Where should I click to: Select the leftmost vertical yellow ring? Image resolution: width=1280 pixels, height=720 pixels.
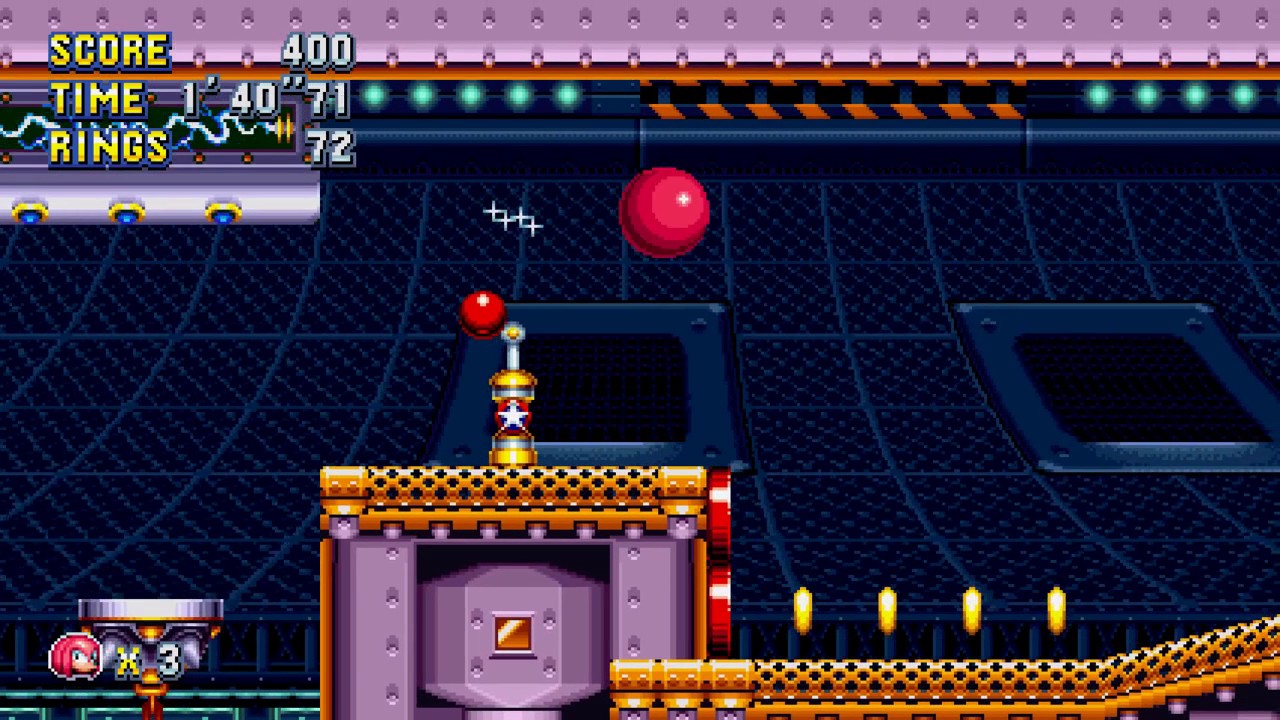click(x=803, y=608)
